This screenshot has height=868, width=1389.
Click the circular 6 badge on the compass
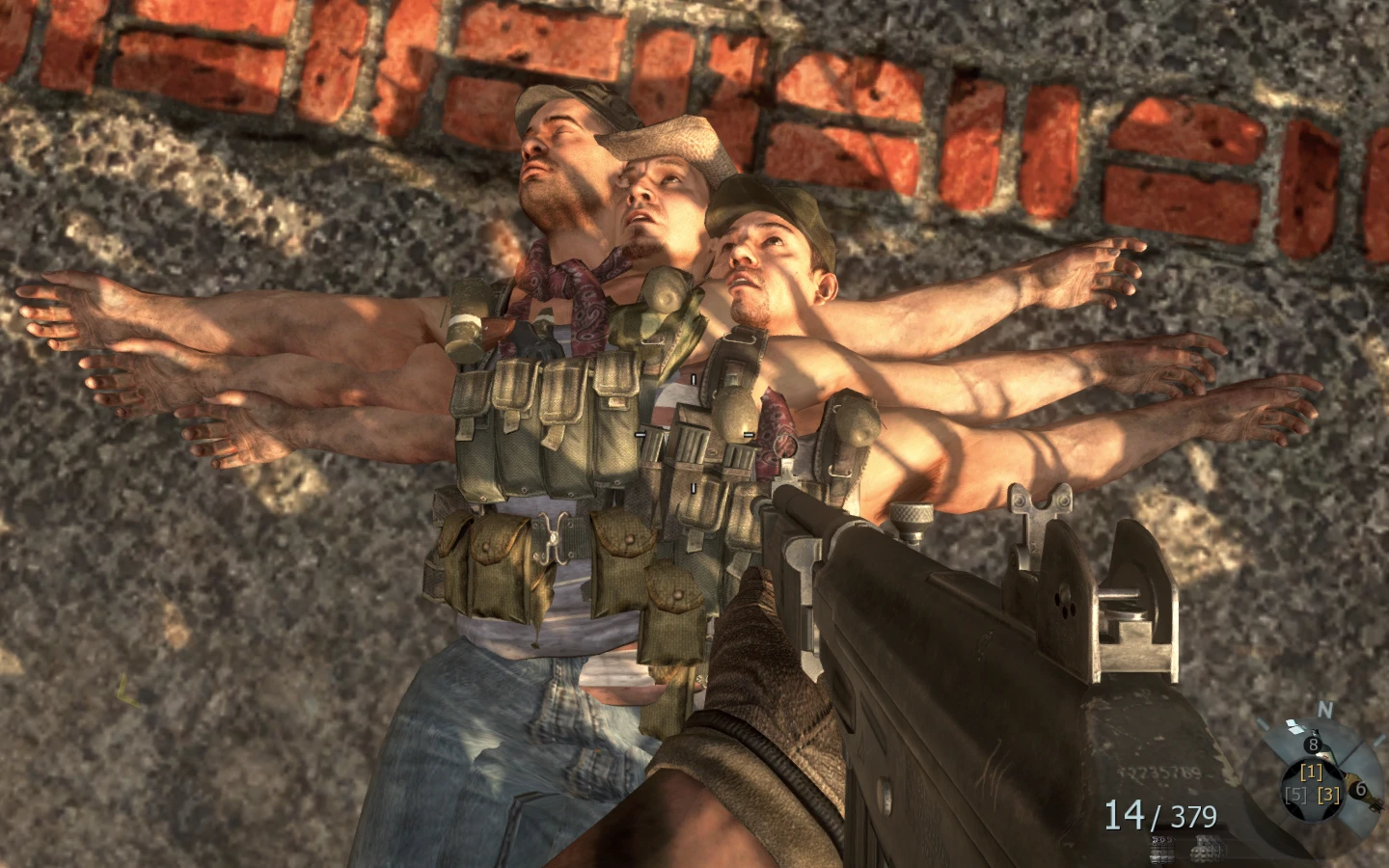click(x=1359, y=789)
